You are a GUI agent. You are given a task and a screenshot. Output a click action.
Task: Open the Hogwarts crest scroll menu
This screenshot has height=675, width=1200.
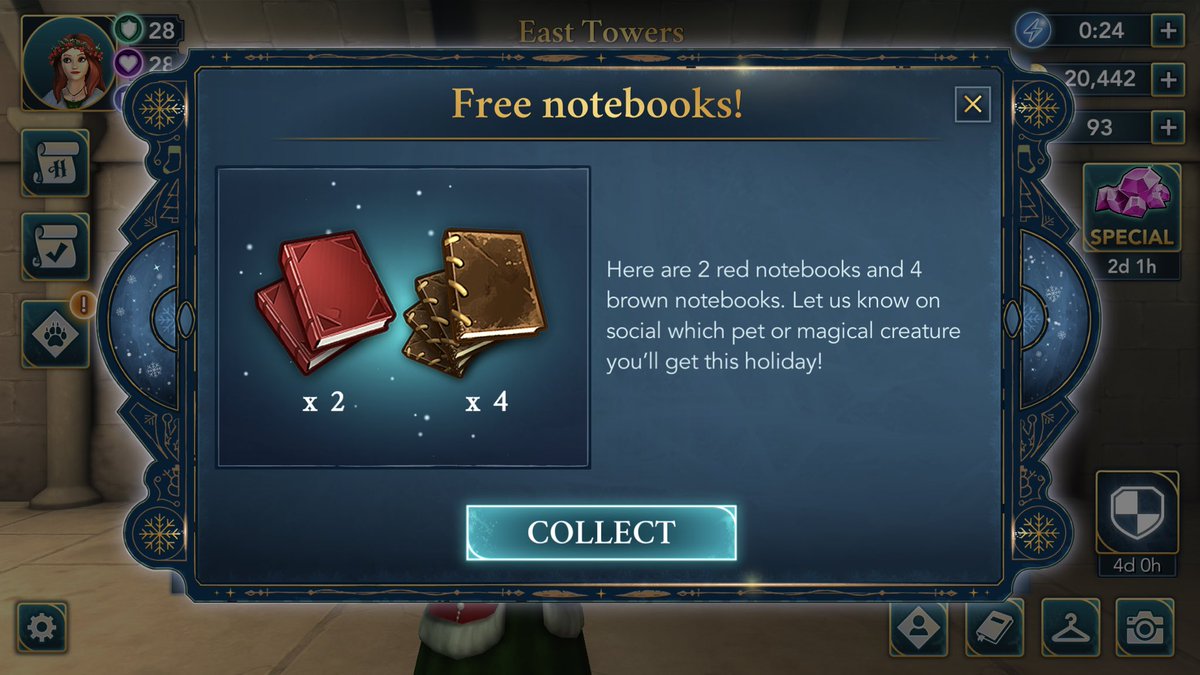(x=54, y=164)
